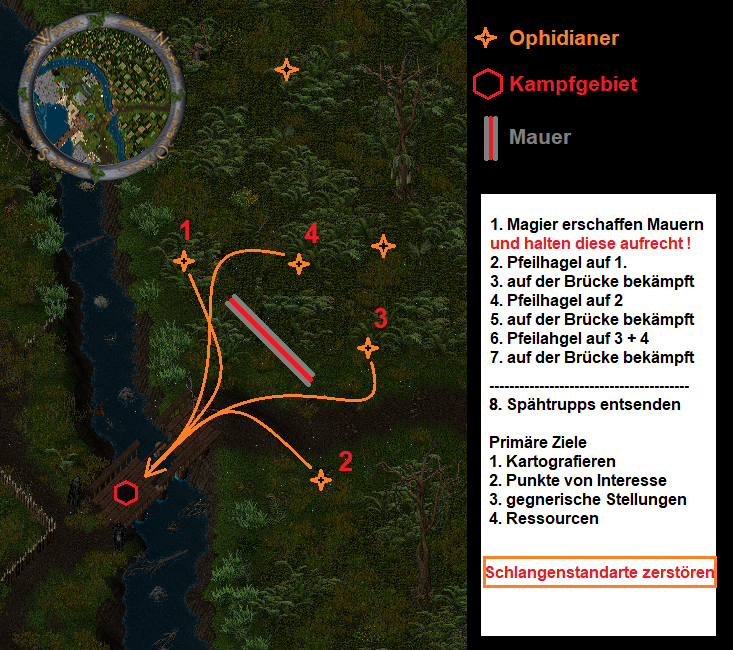Click the red hexagon marker on the bridge
This screenshot has width=733, height=650.
(x=126, y=492)
